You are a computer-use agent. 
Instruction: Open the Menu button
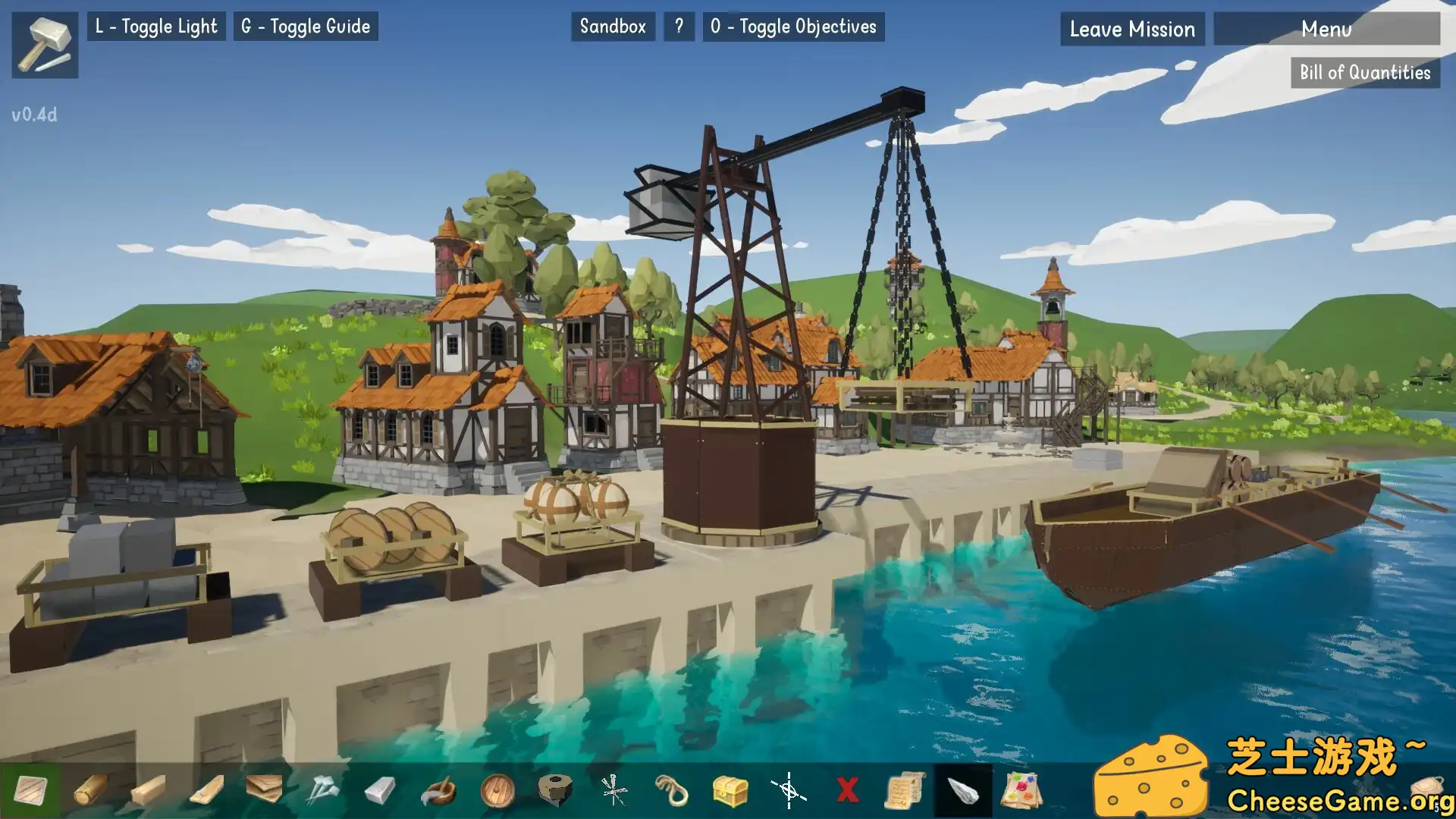pos(1326,30)
